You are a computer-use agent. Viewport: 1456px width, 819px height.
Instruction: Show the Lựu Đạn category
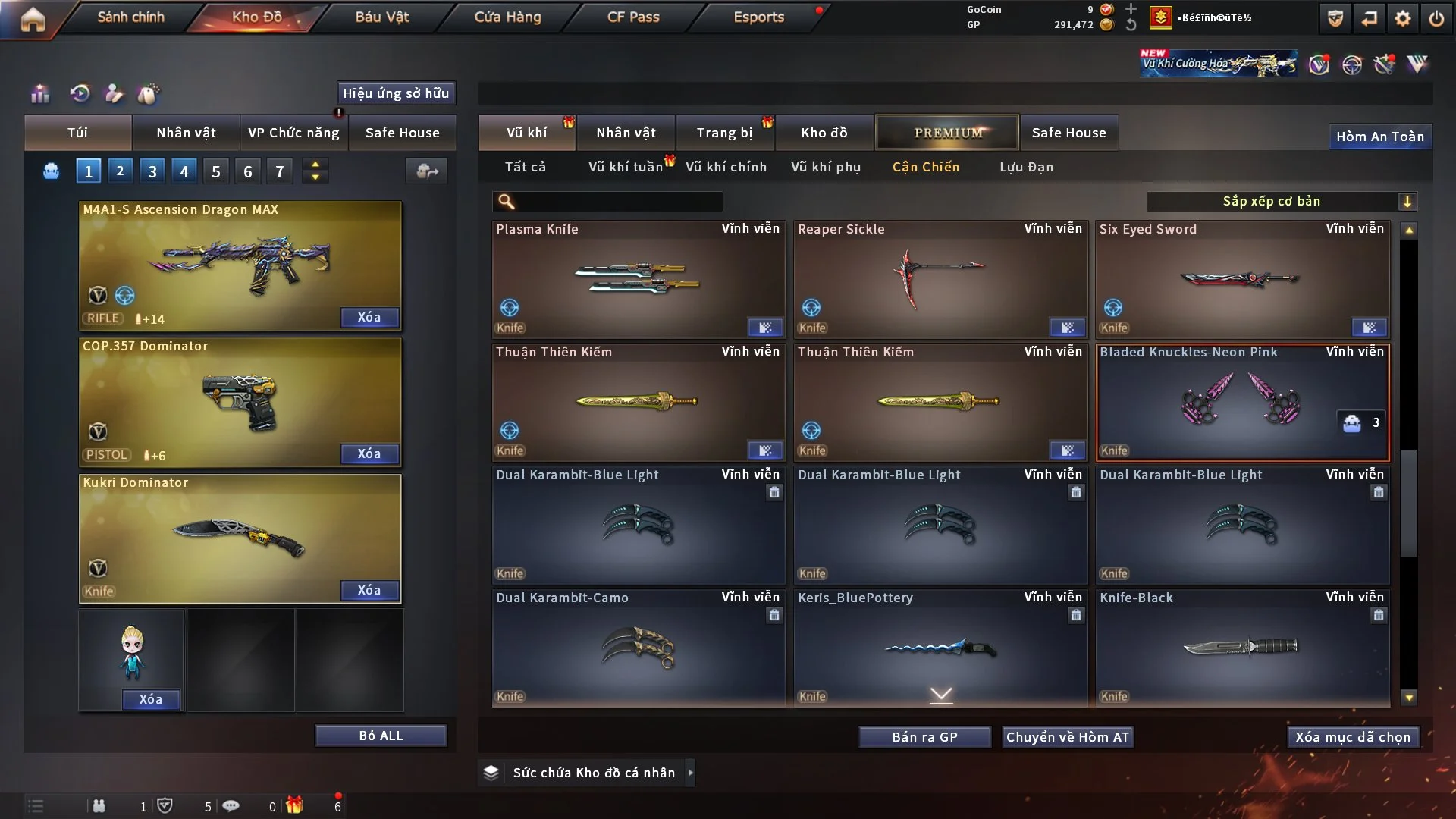pyautogui.click(x=1026, y=167)
